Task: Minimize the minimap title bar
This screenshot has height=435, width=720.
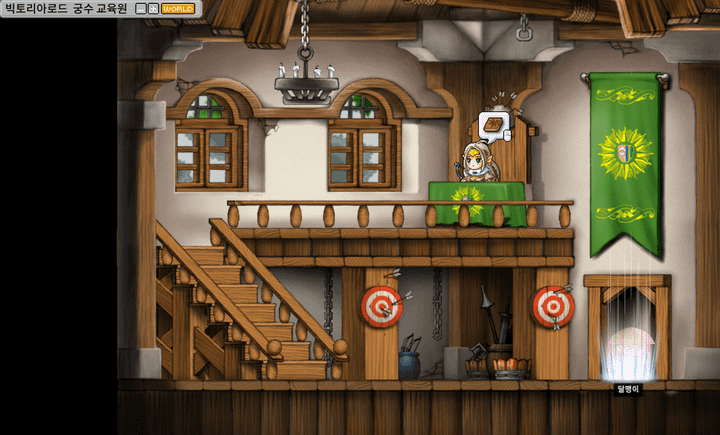Action: click(141, 8)
